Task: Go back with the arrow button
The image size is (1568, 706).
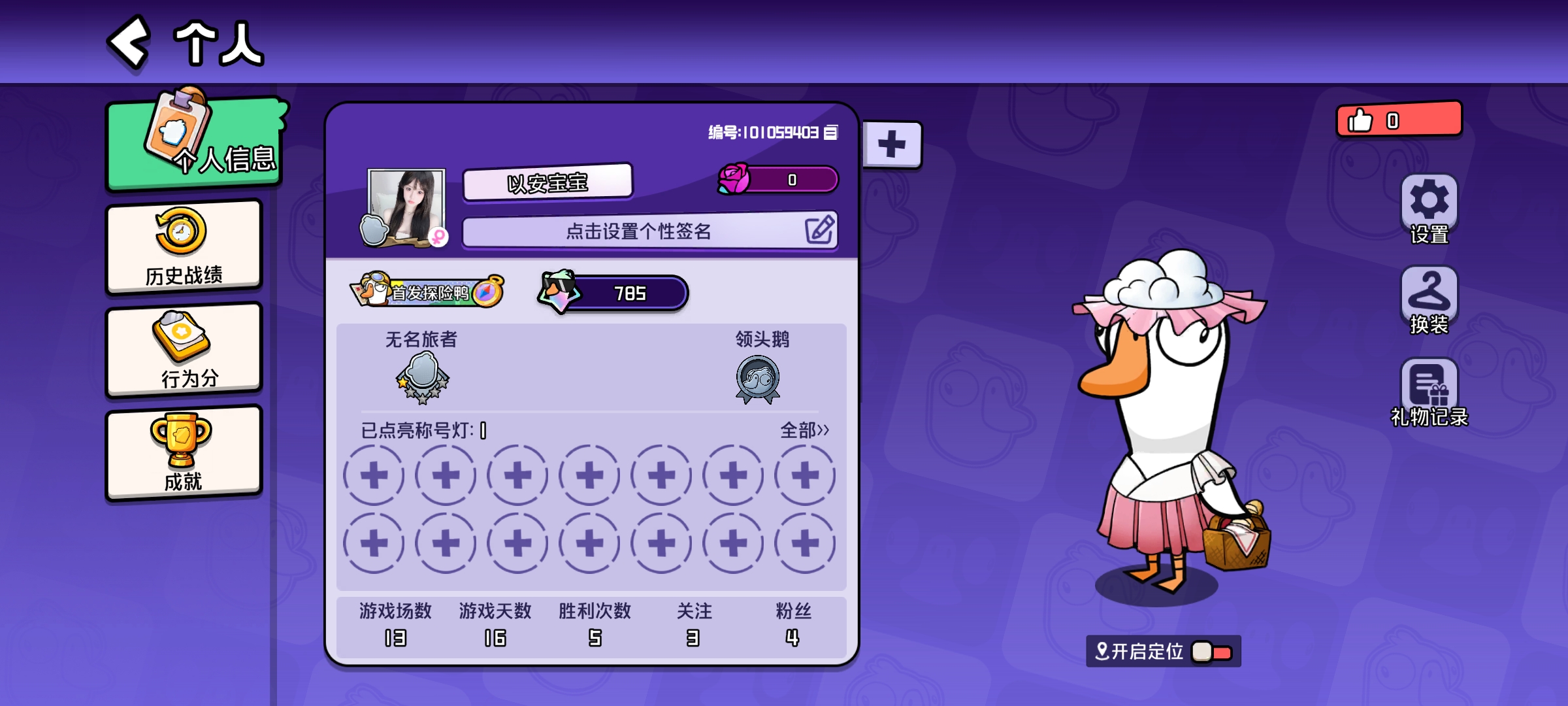Action: [129, 42]
